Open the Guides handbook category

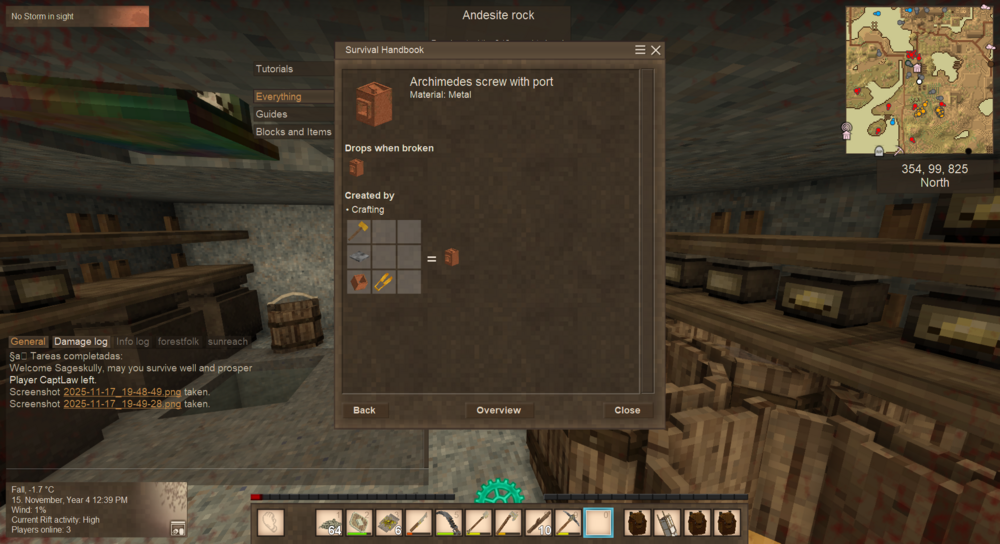[x=272, y=114]
